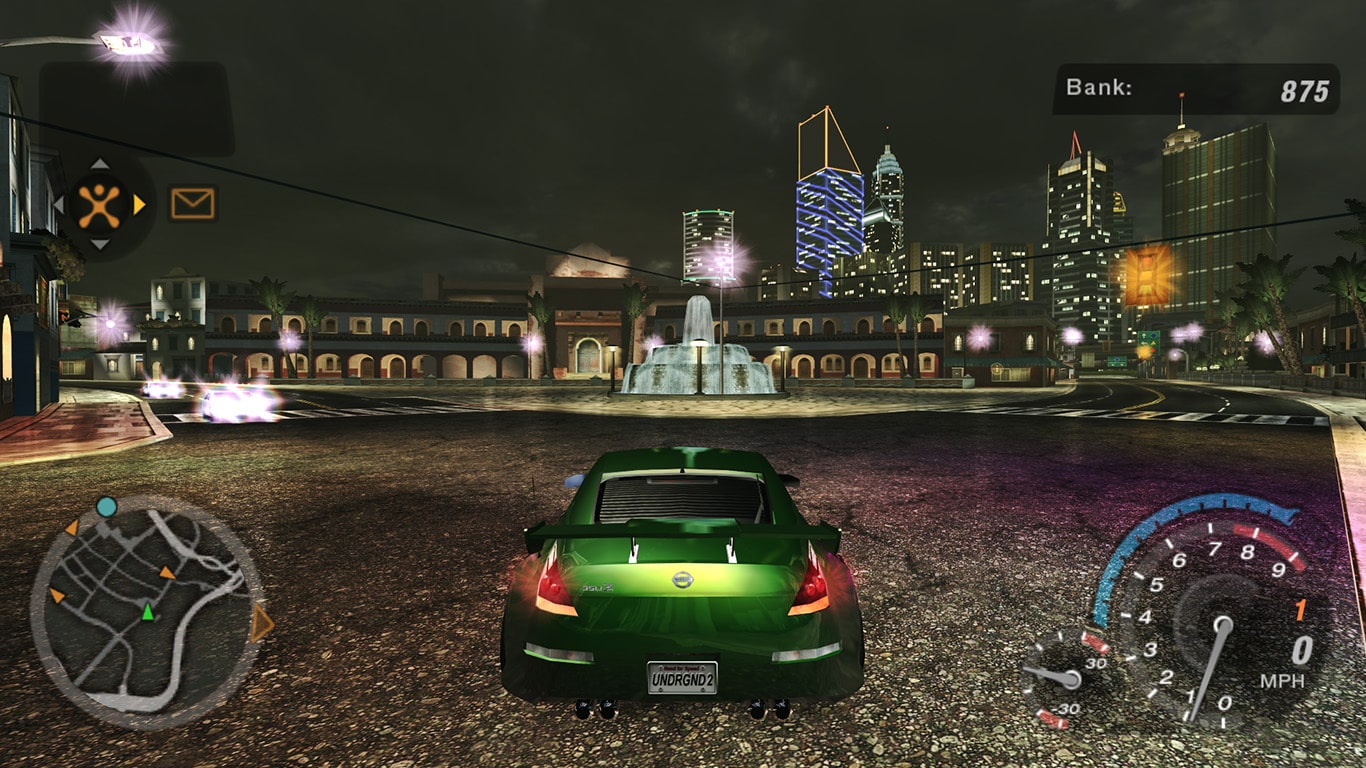Image resolution: width=1366 pixels, height=768 pixels.
Task: Select the orange triangle marker inside the minimap
Action: click(x=166, y=573)
